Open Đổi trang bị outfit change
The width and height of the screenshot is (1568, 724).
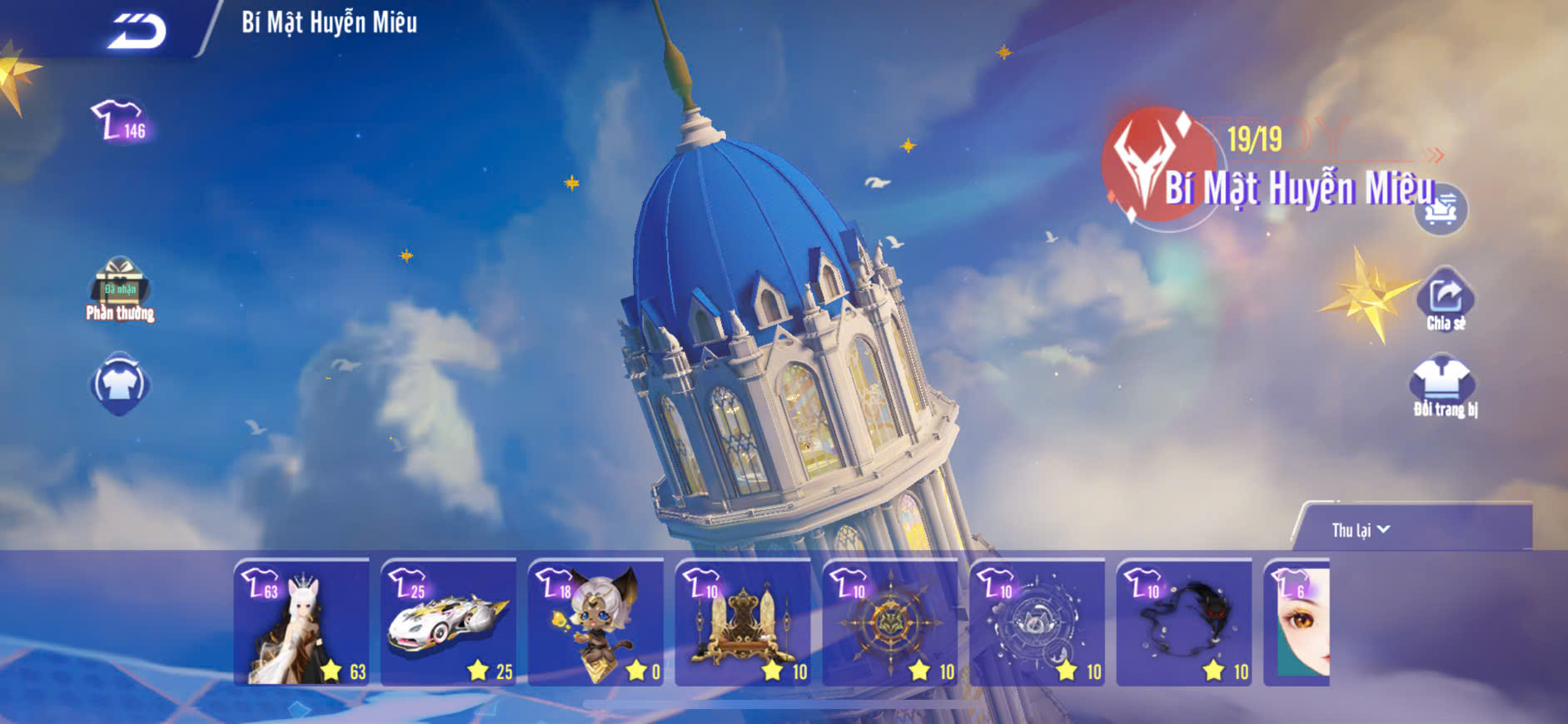coord(1443,386)
